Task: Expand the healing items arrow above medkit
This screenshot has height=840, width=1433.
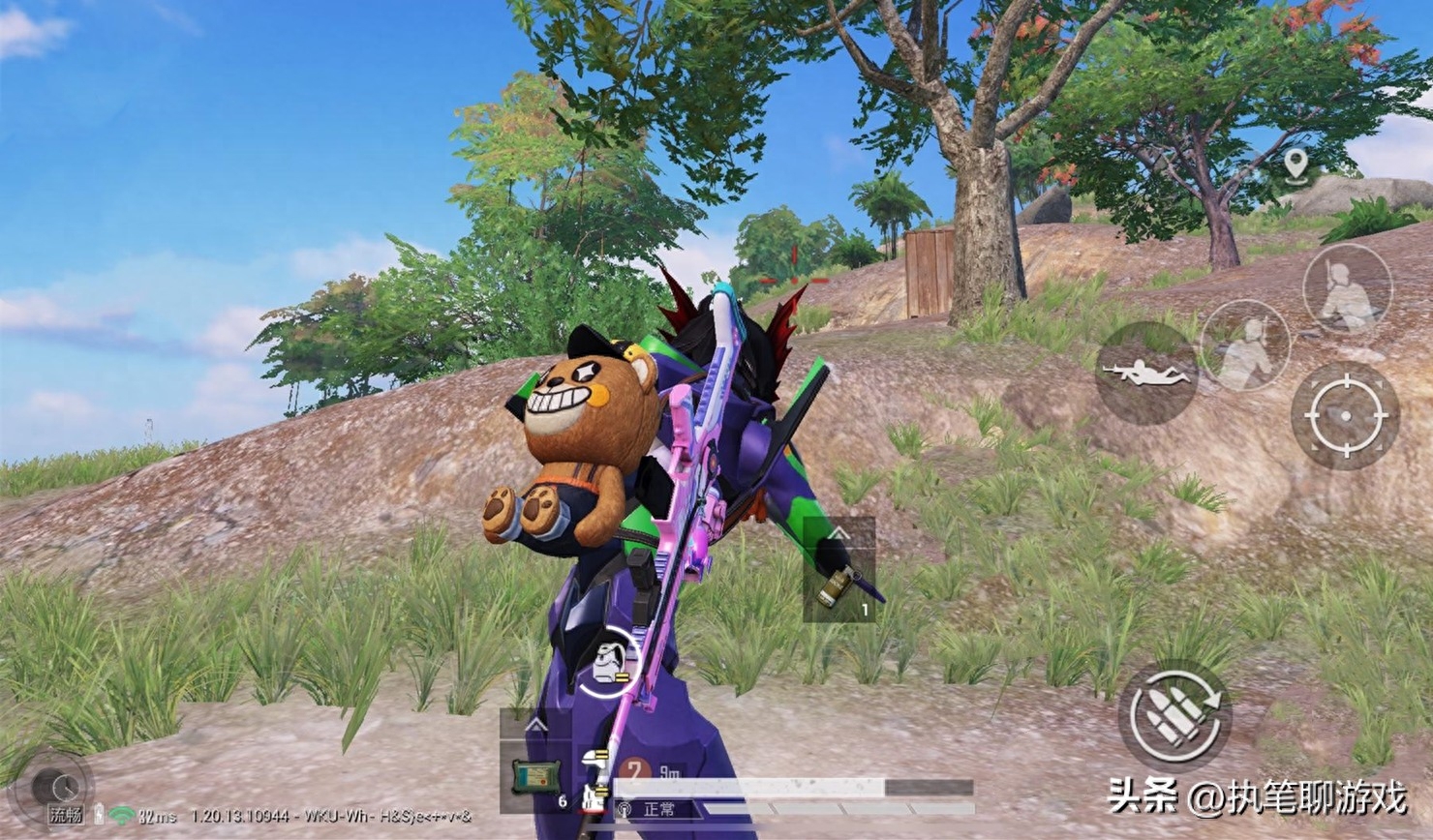Action: (534, 724)
